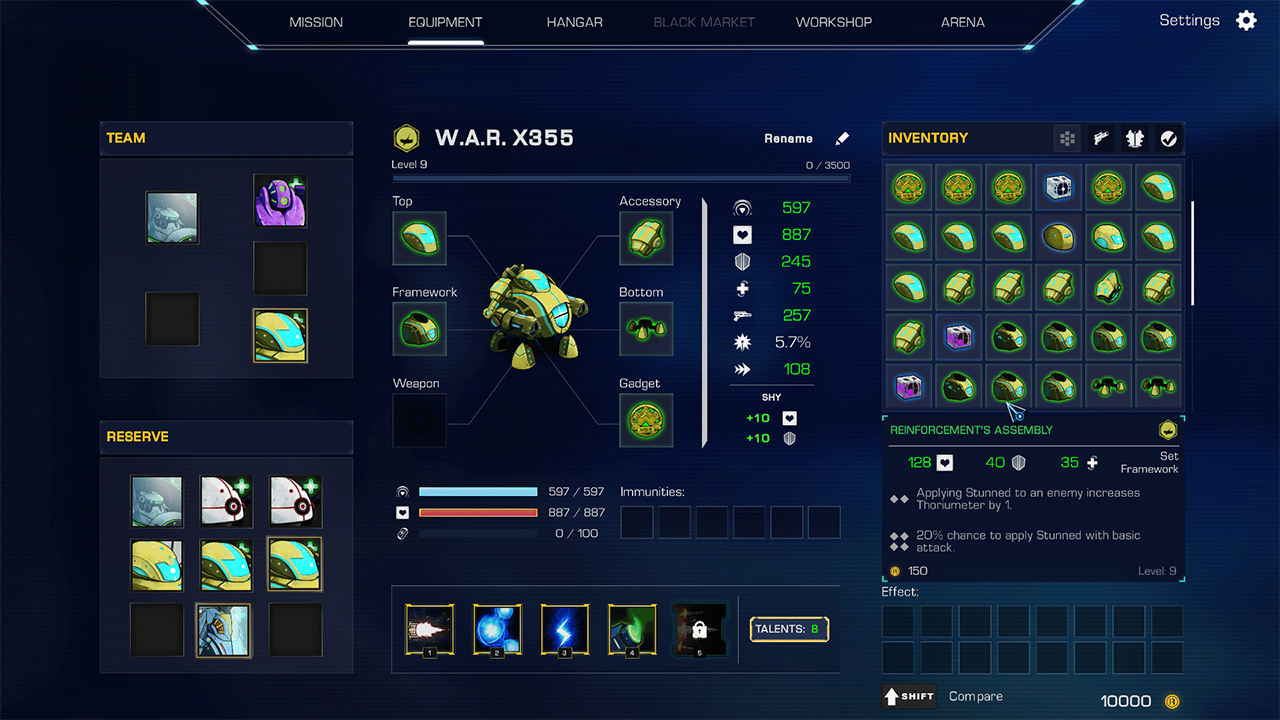The width and height of the screenshot is (1280, 720).
Task: Click the Gadget slot item
Action: coord(646,420)
